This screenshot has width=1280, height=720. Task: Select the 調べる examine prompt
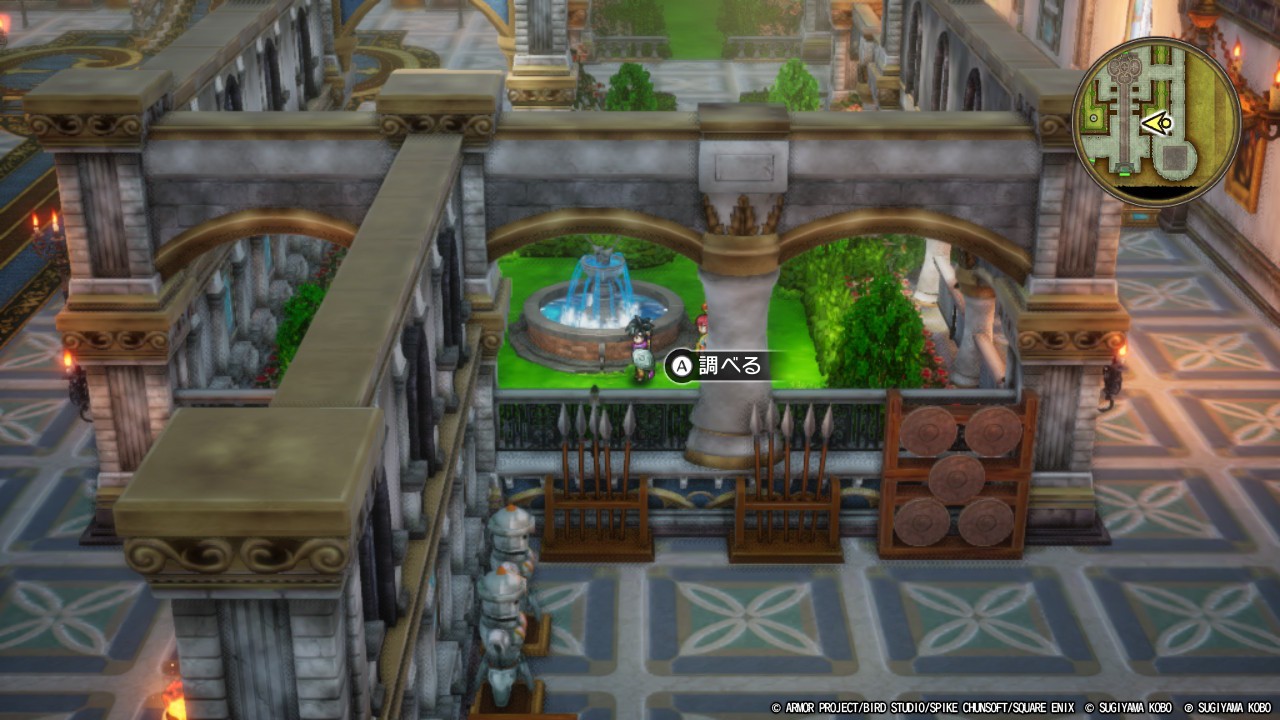click(718, 366)
